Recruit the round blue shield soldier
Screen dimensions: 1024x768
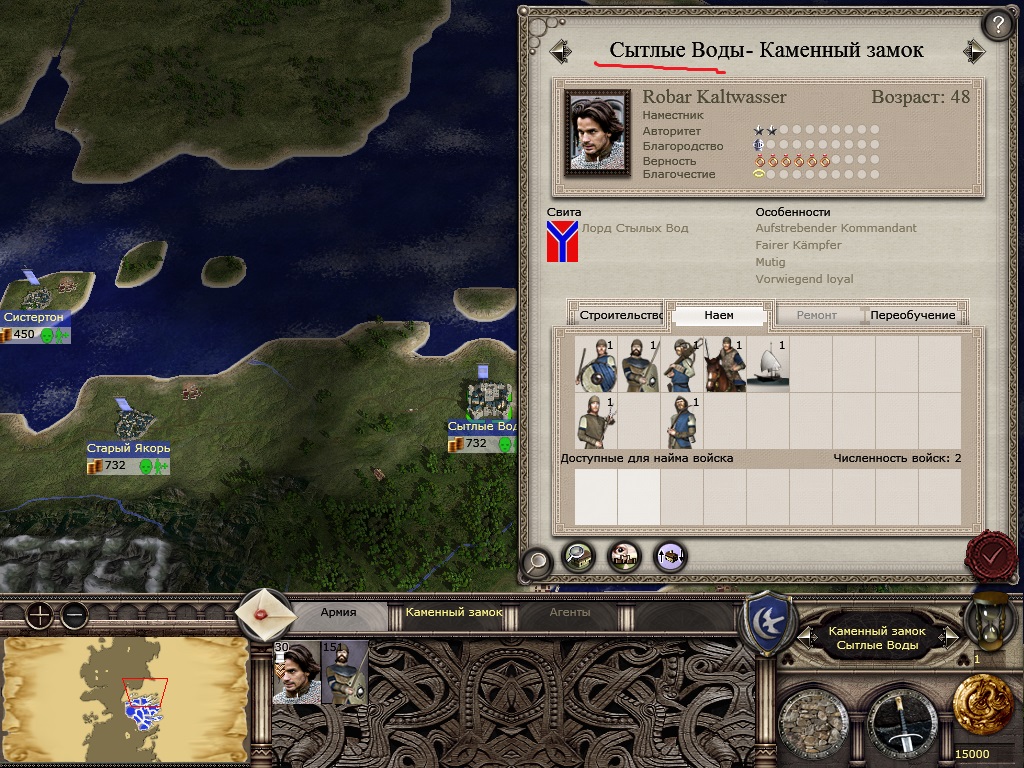click(596, 364)
